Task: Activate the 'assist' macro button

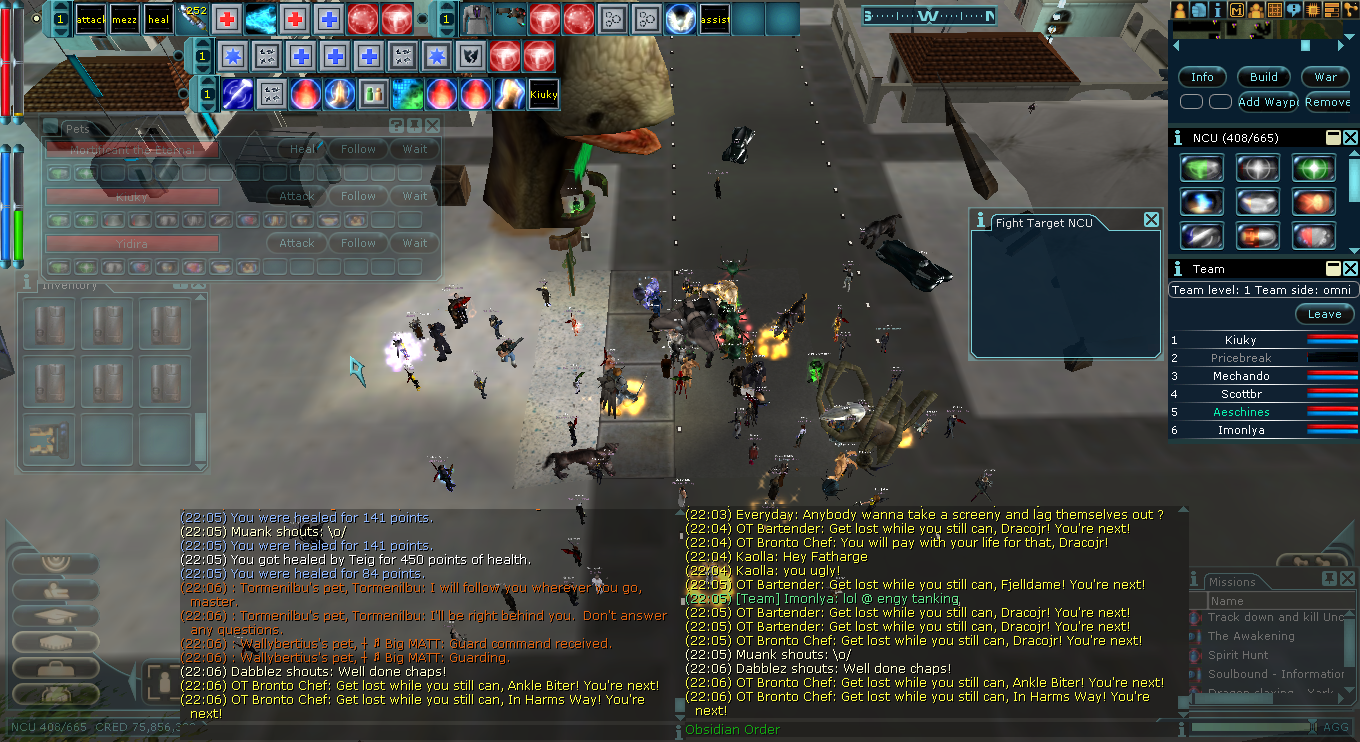Action: [x=714, y=19]
